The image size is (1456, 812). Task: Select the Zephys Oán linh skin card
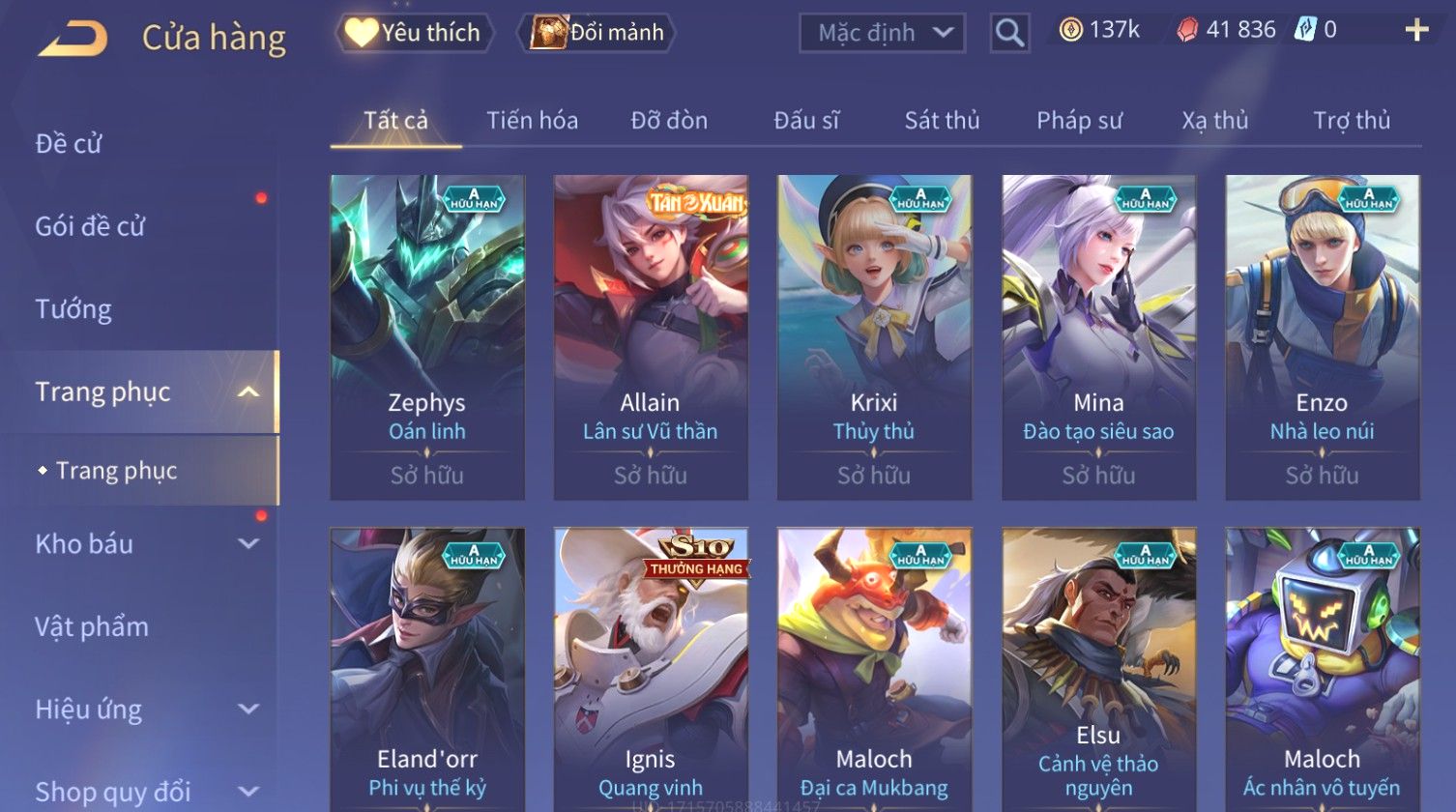(x=427, y=336)
